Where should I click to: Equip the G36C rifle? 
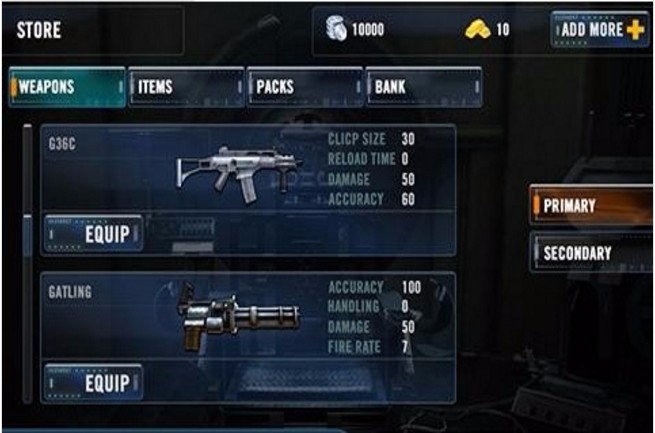tap(92, 235)
